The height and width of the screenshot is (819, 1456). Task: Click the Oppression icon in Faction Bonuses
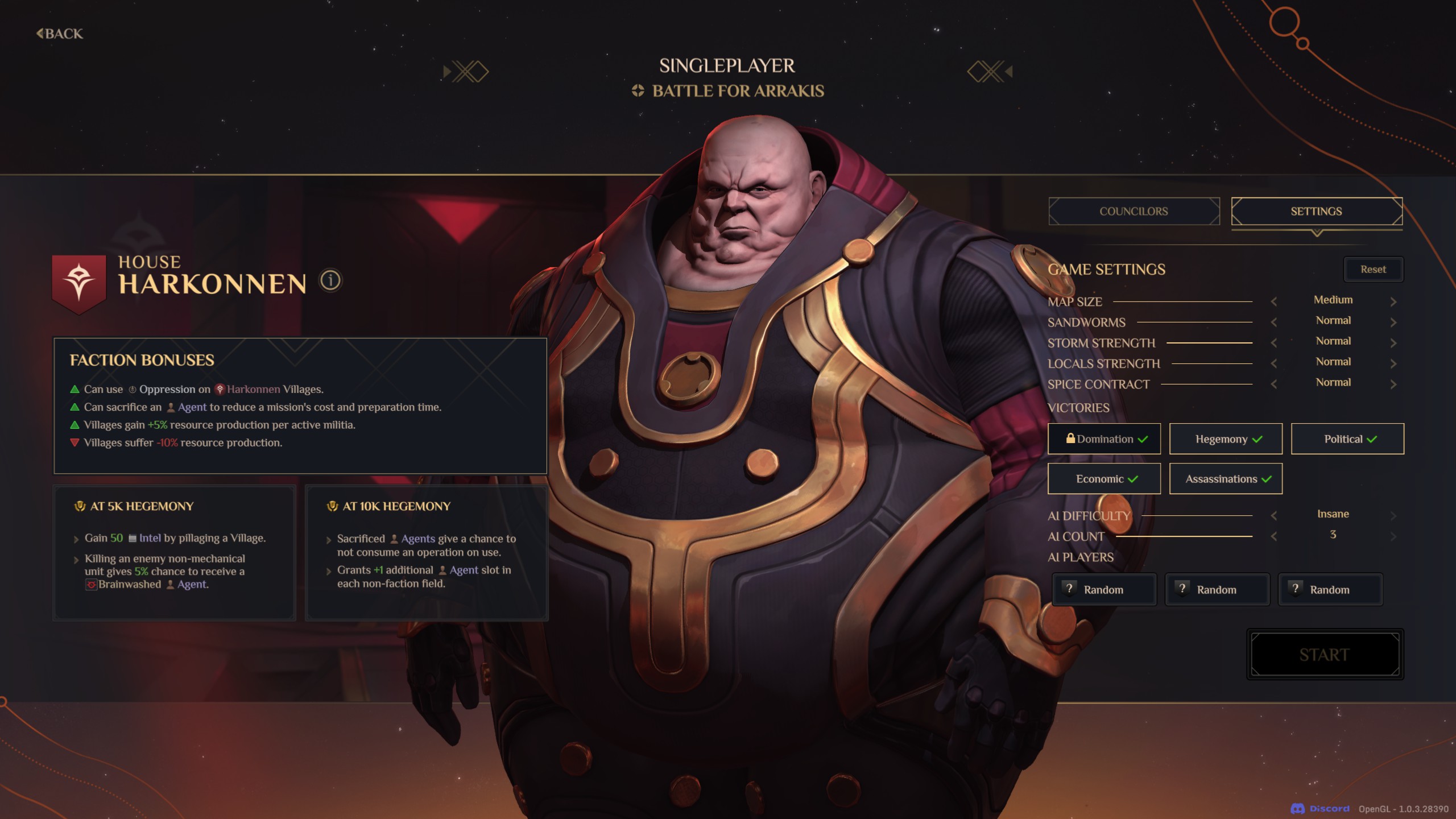pos(132,389)
